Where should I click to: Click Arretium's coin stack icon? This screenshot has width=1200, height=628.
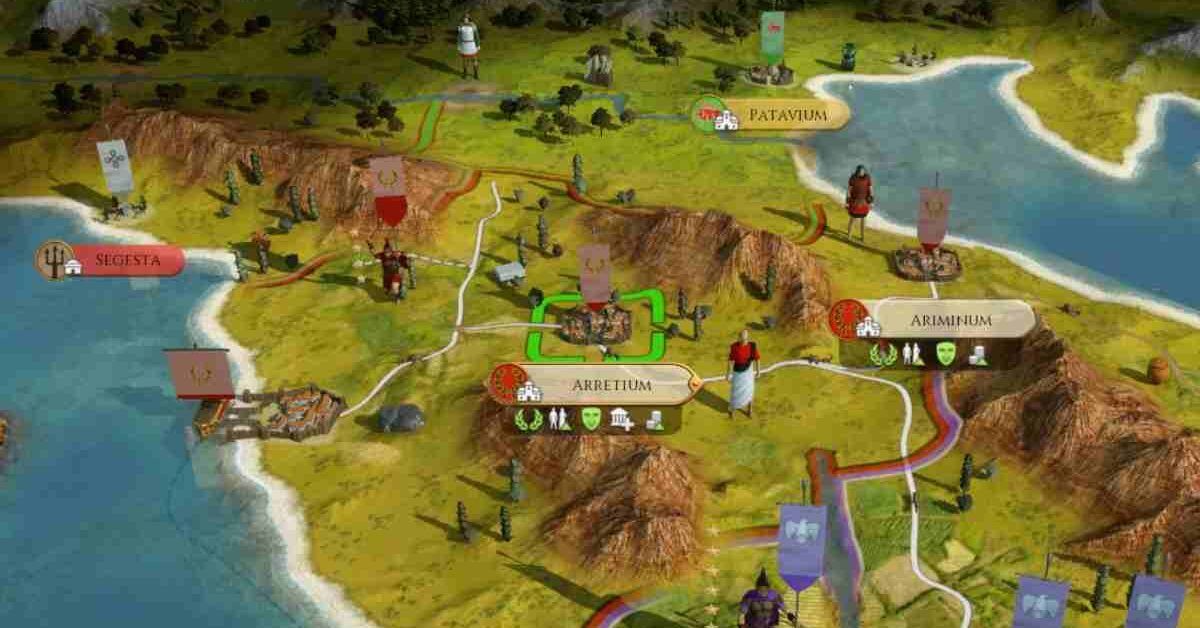(x=654, y=420)
